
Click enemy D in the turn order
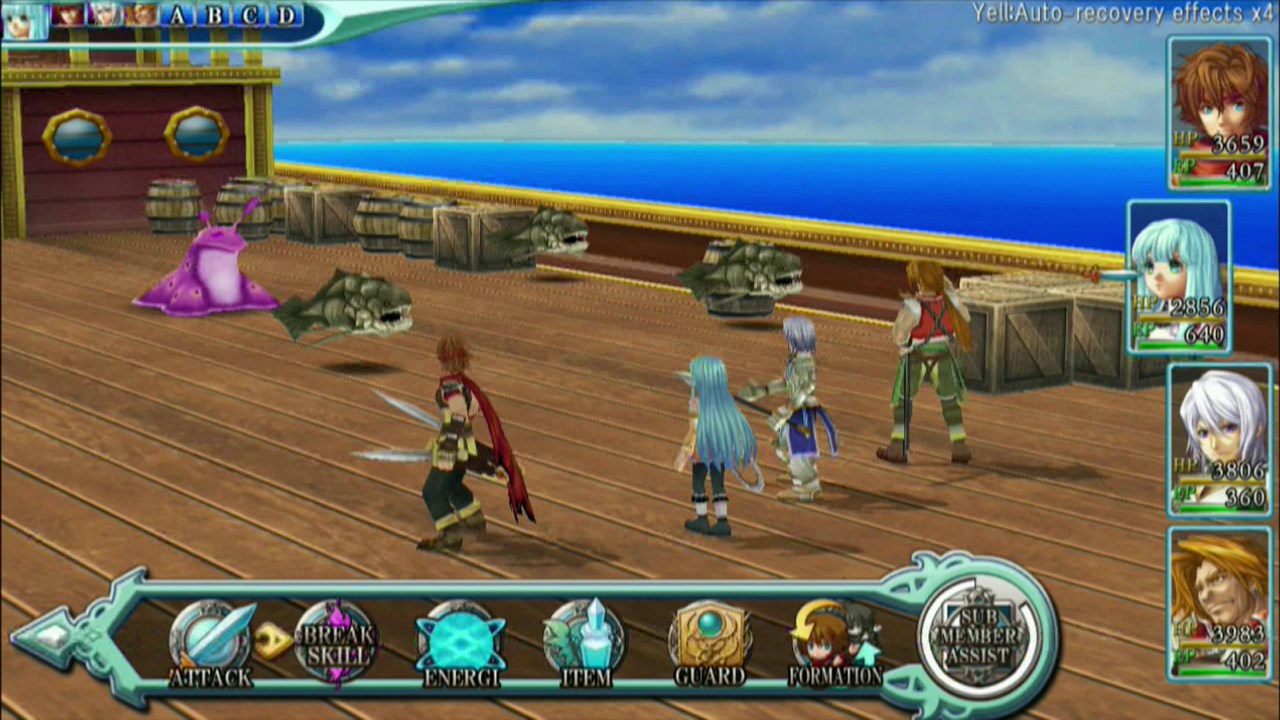point(286,15)
